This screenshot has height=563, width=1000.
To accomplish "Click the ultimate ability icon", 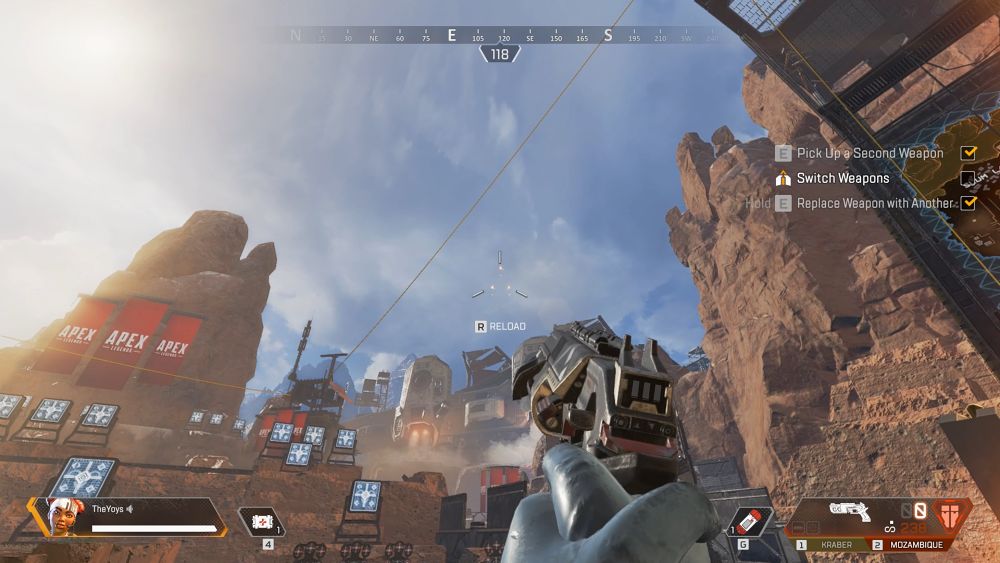I will (x=957, y=514).
